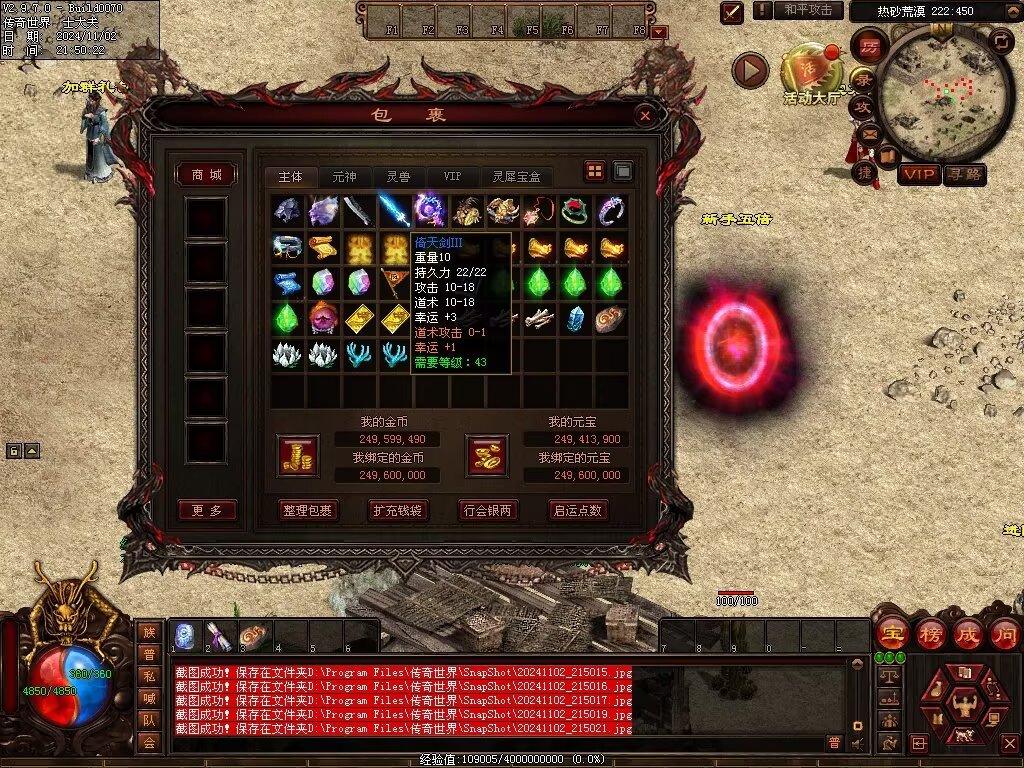Click the 启运点数 button
Viewport: 1024px width, 768px height.
click(578, 510)
